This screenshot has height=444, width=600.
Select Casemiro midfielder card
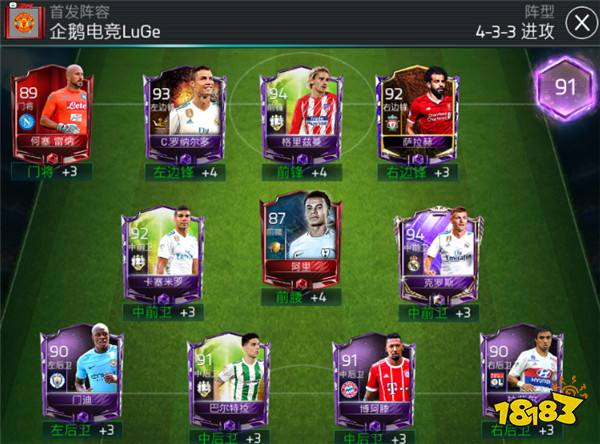coord(157,250)
